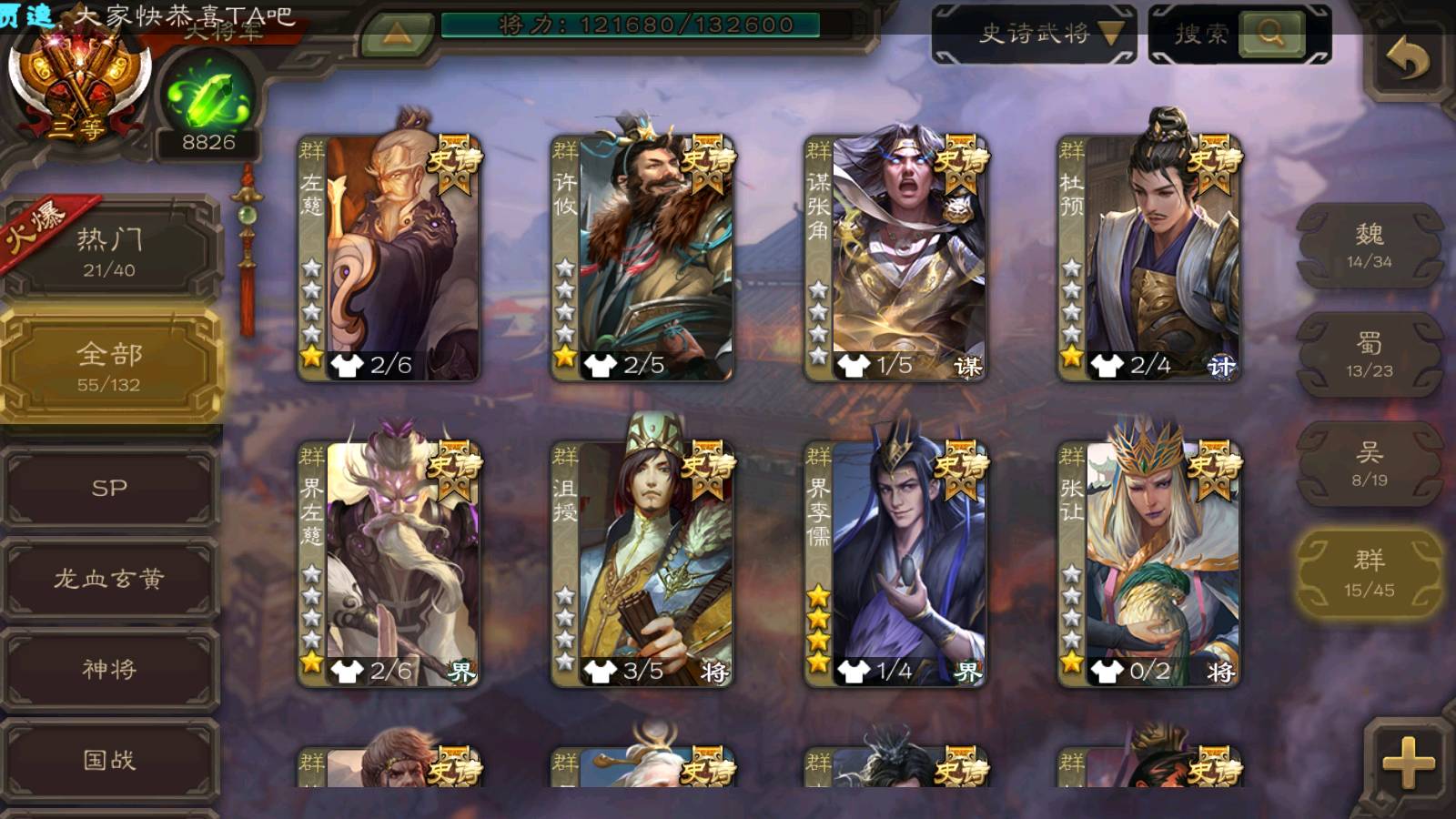Go back with the return arrow
This screenshot has width=1456, height=819.
[1407, 60]
